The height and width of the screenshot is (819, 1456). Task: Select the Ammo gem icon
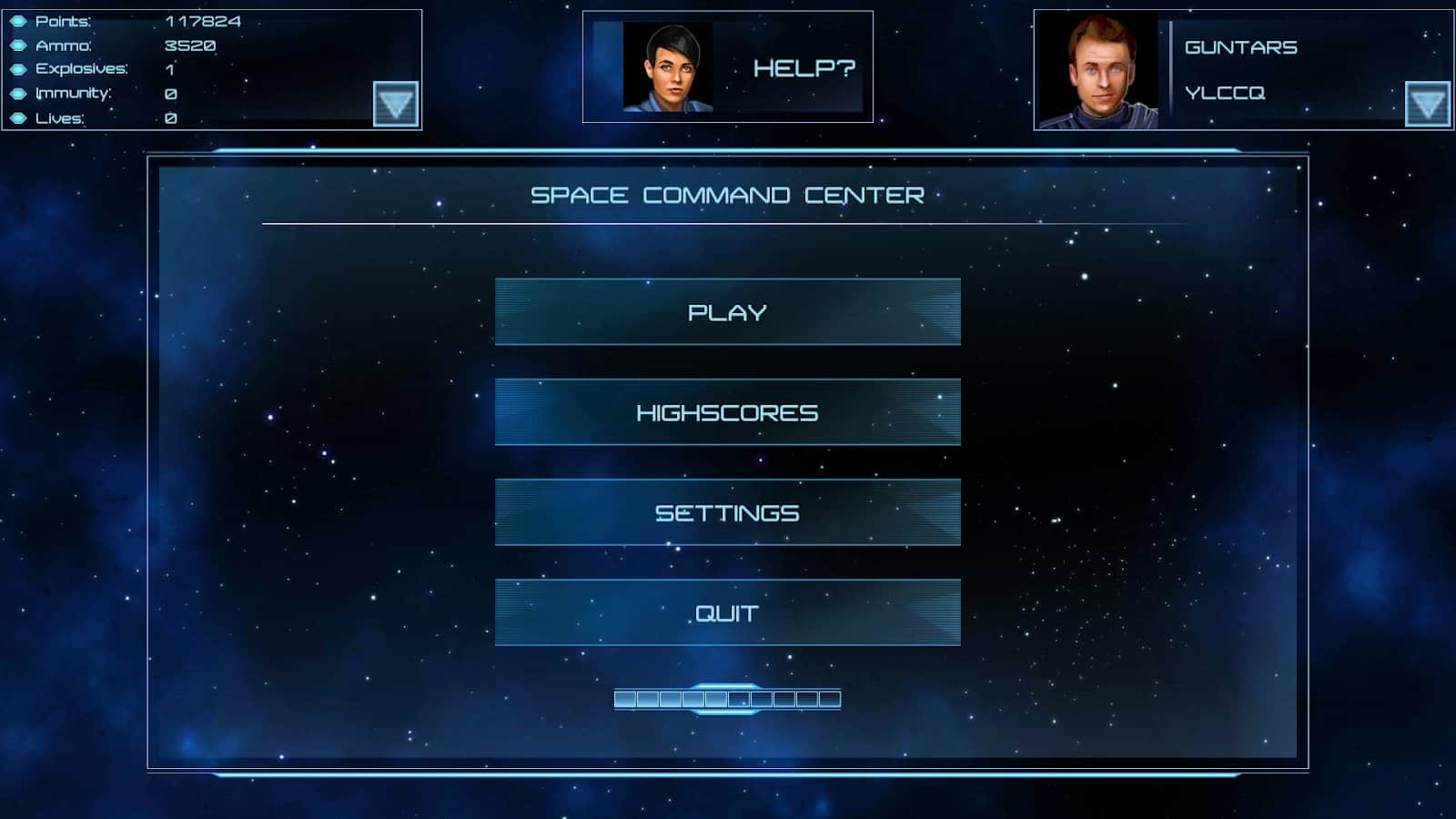click(18, 43)
